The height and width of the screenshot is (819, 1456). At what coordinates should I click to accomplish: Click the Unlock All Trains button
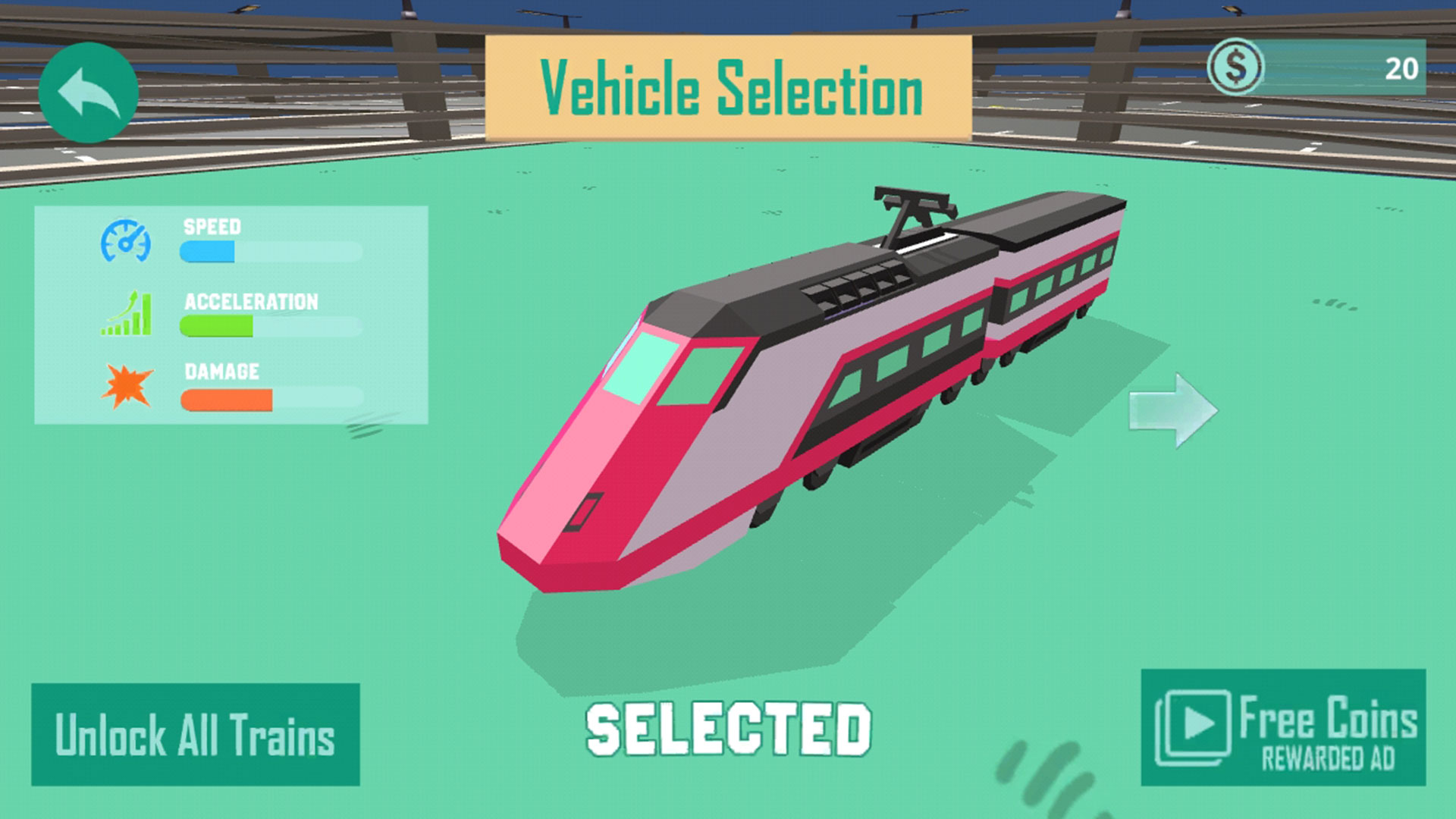click(195, 733)
